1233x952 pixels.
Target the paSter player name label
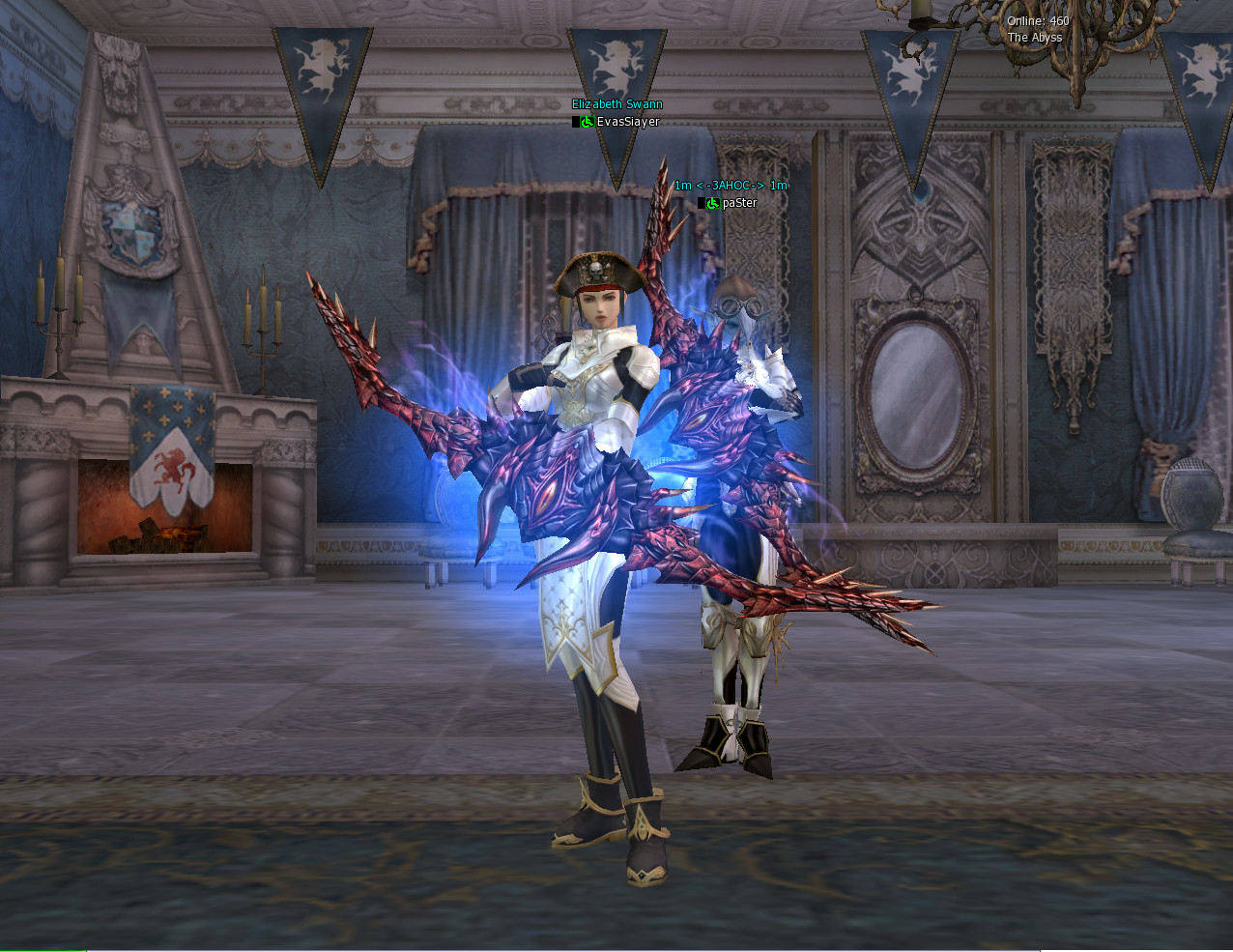(x=739, y=203)
